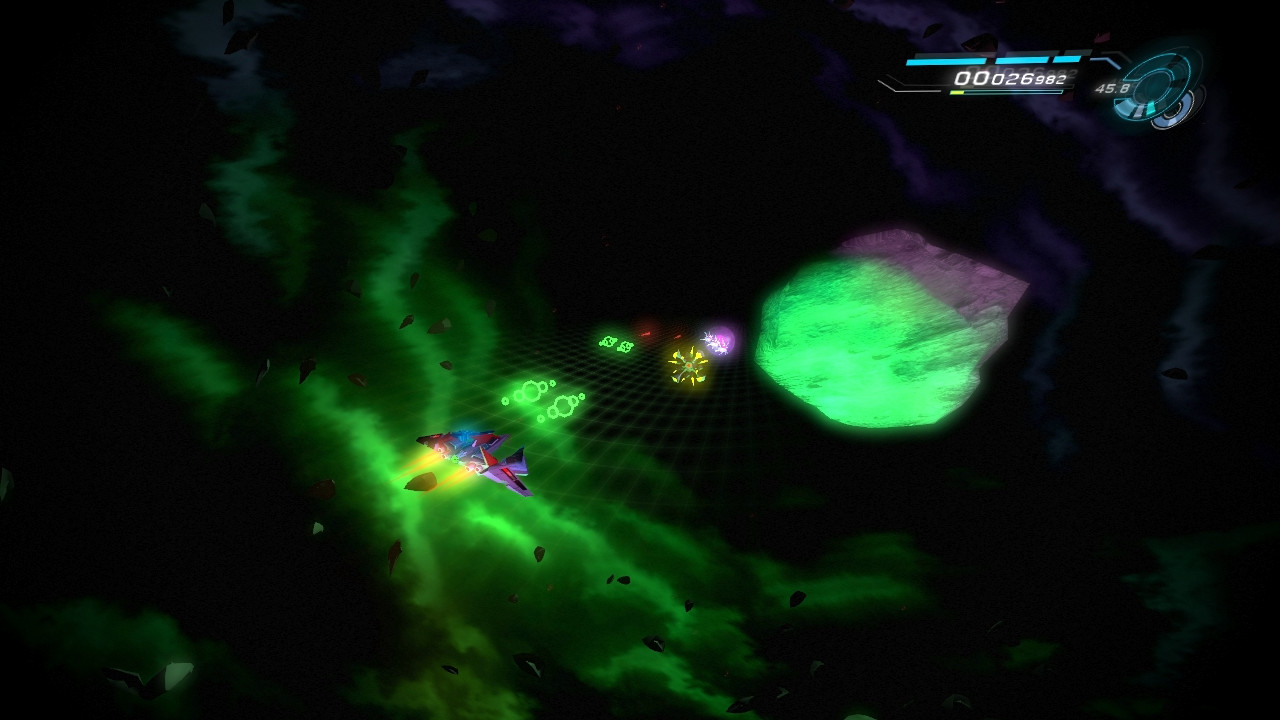Click the rightmost cyan health bar segment

coord(1065,58)
